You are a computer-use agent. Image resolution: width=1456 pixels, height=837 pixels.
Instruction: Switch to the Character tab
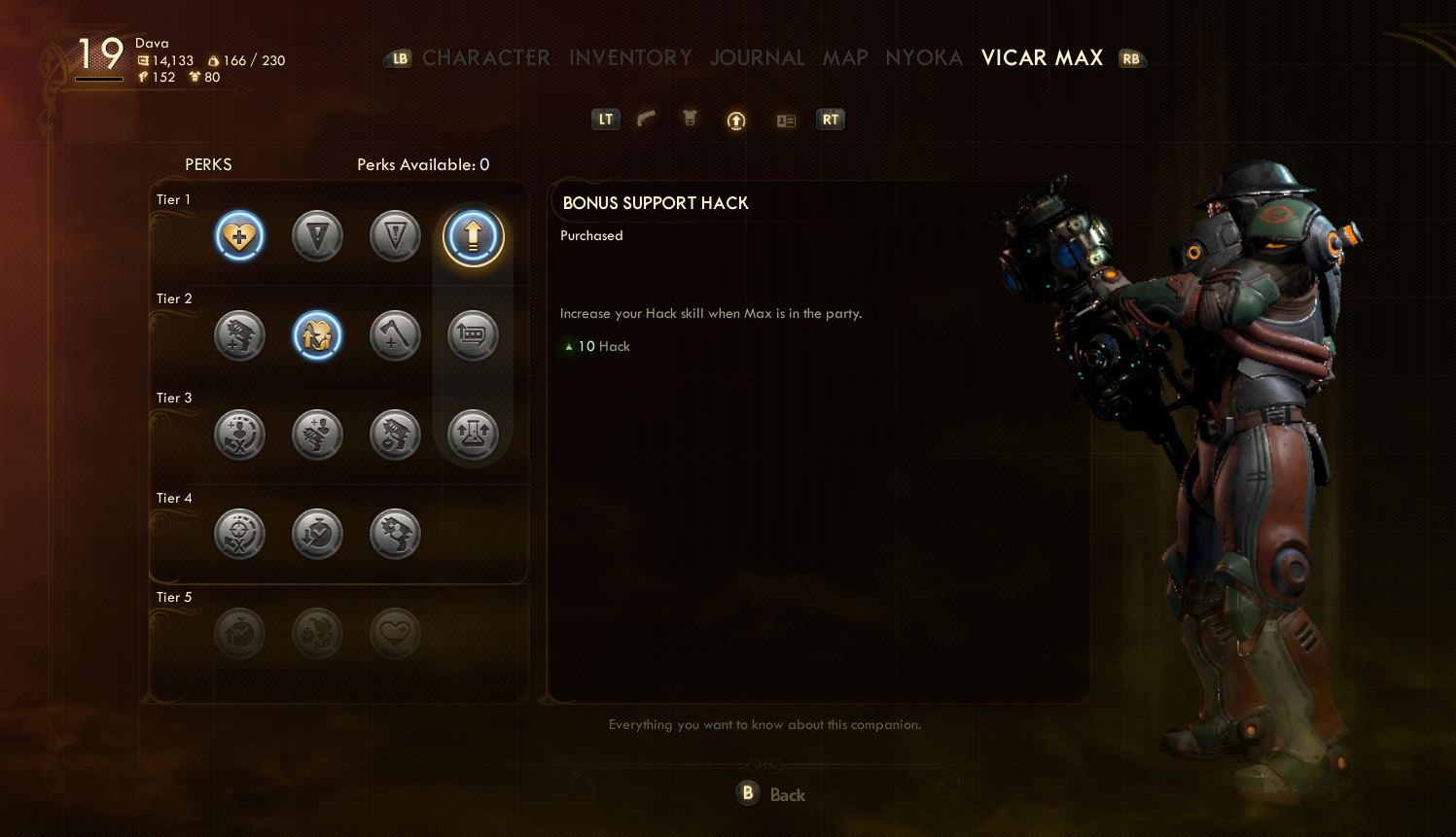pyautogui.click(x=485, y=58)
